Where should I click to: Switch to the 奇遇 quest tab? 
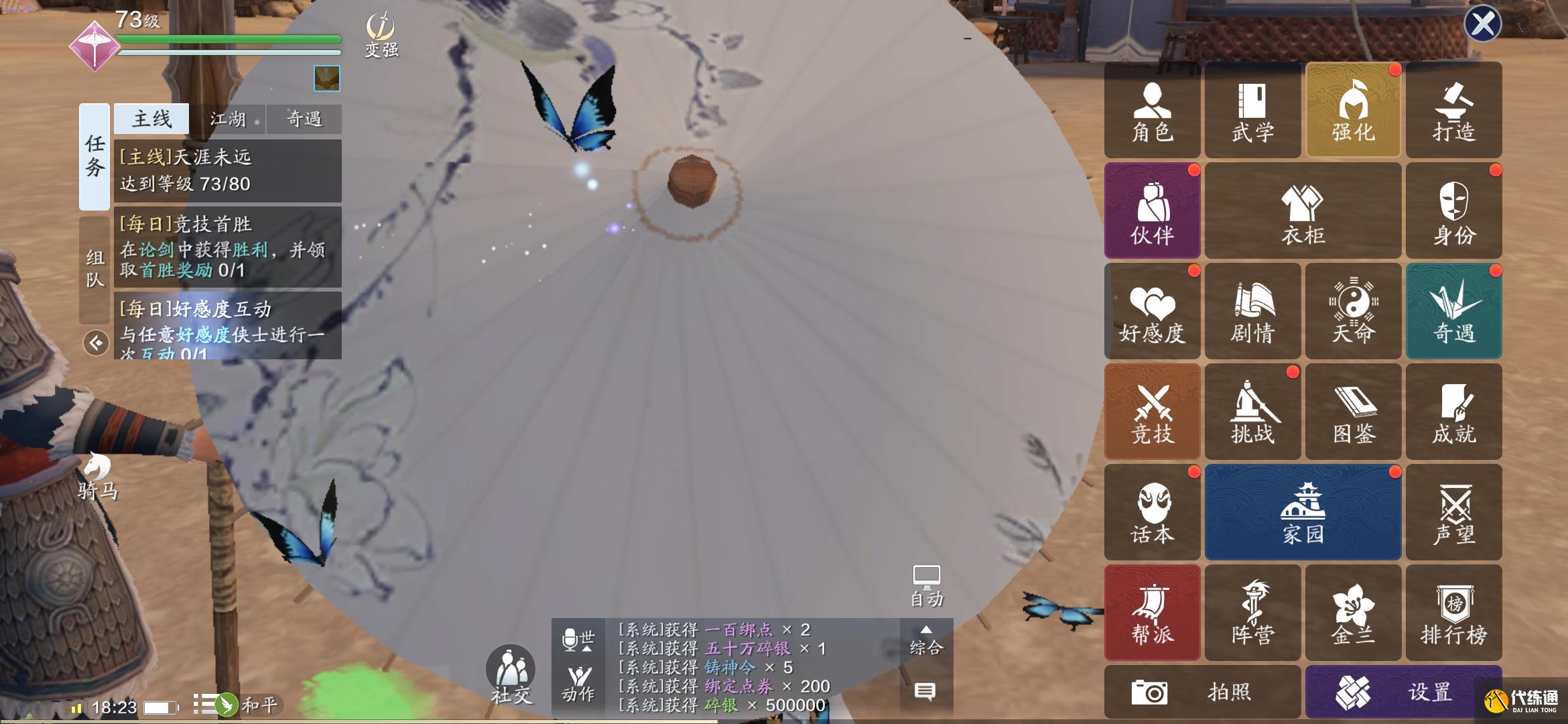pyautogui.click(x=304, y=119)
